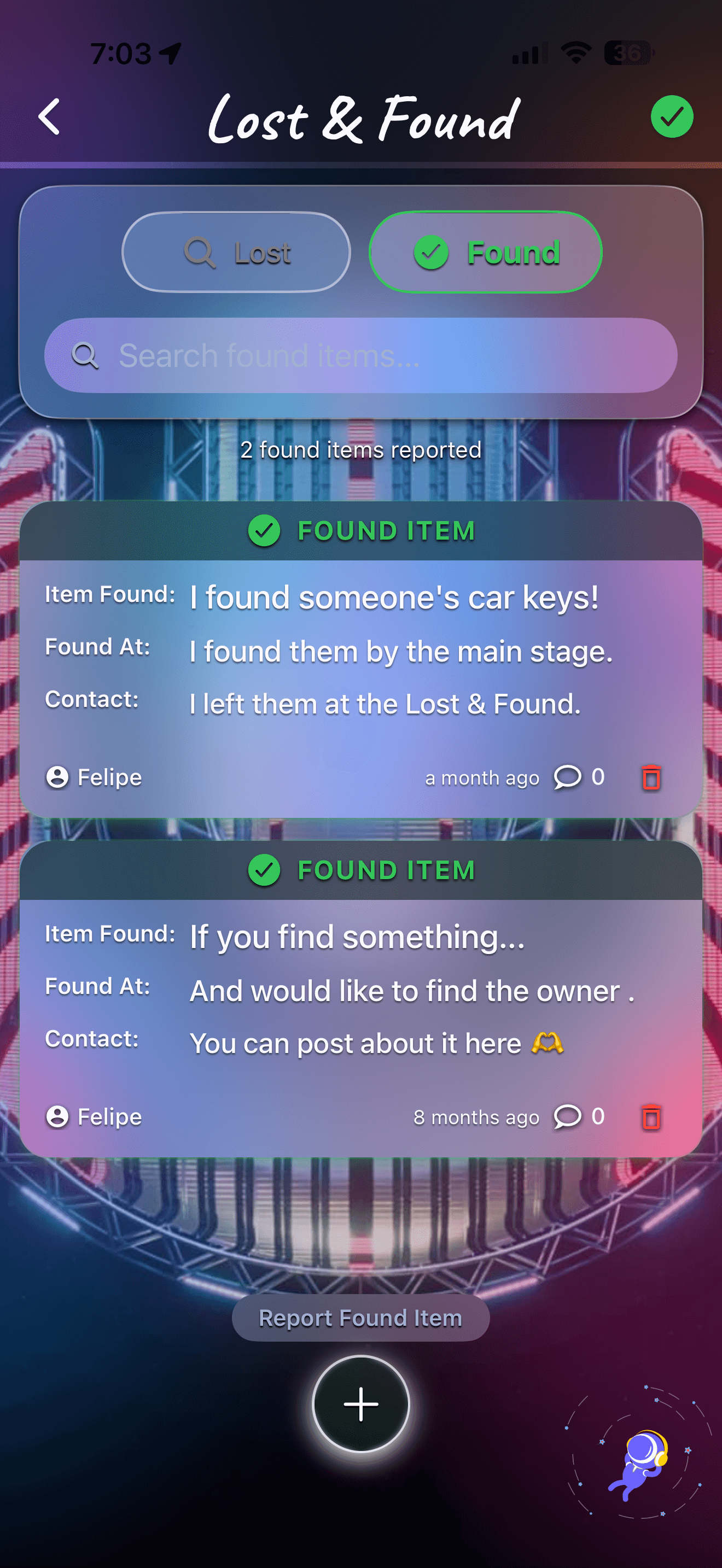Open comments on Felipe's 8 months ago post

[569, 1116]
